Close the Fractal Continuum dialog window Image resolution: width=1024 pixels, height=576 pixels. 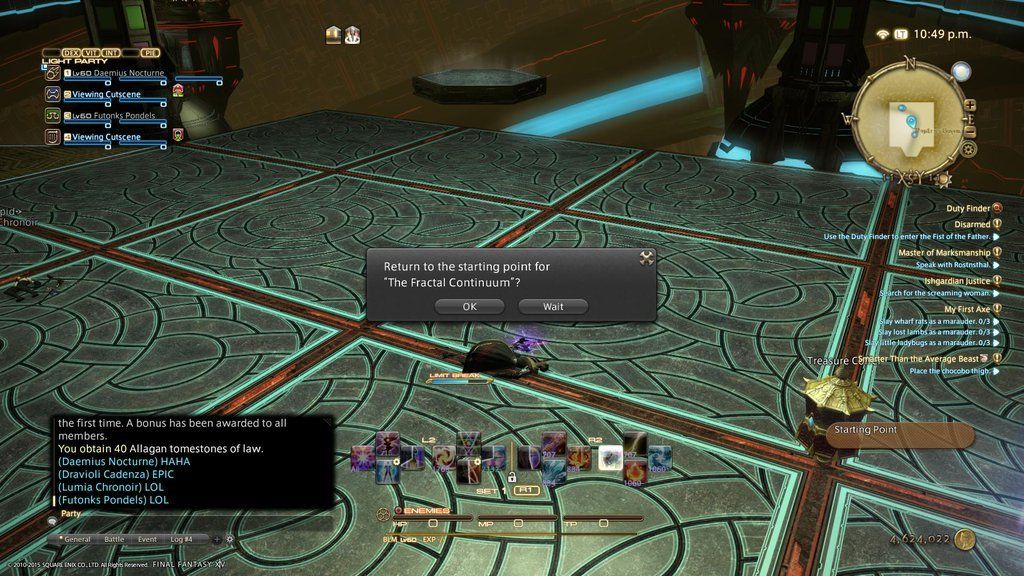click(646, 258)
